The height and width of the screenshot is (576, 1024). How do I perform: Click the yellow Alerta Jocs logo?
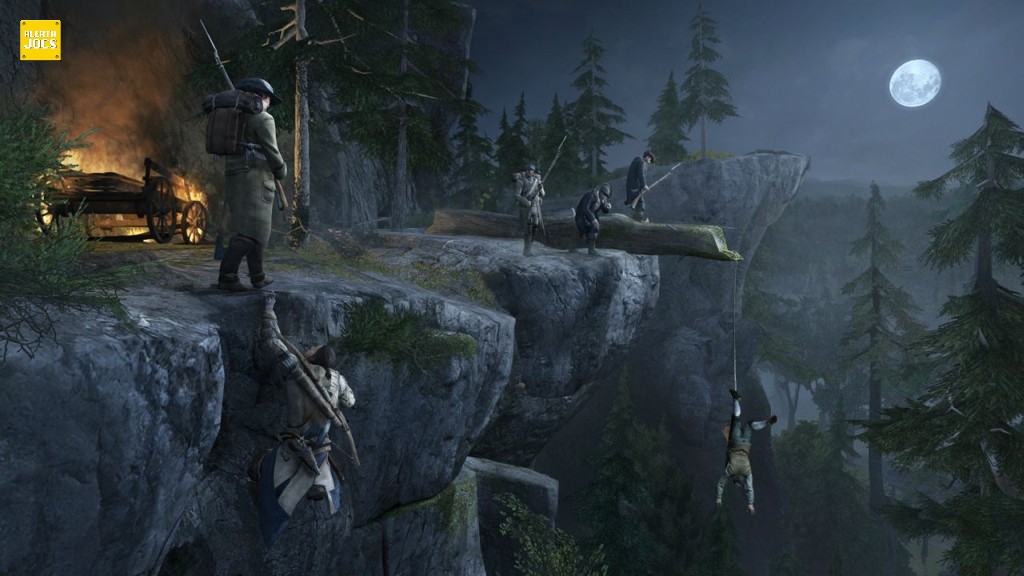(x=40, y=40)
